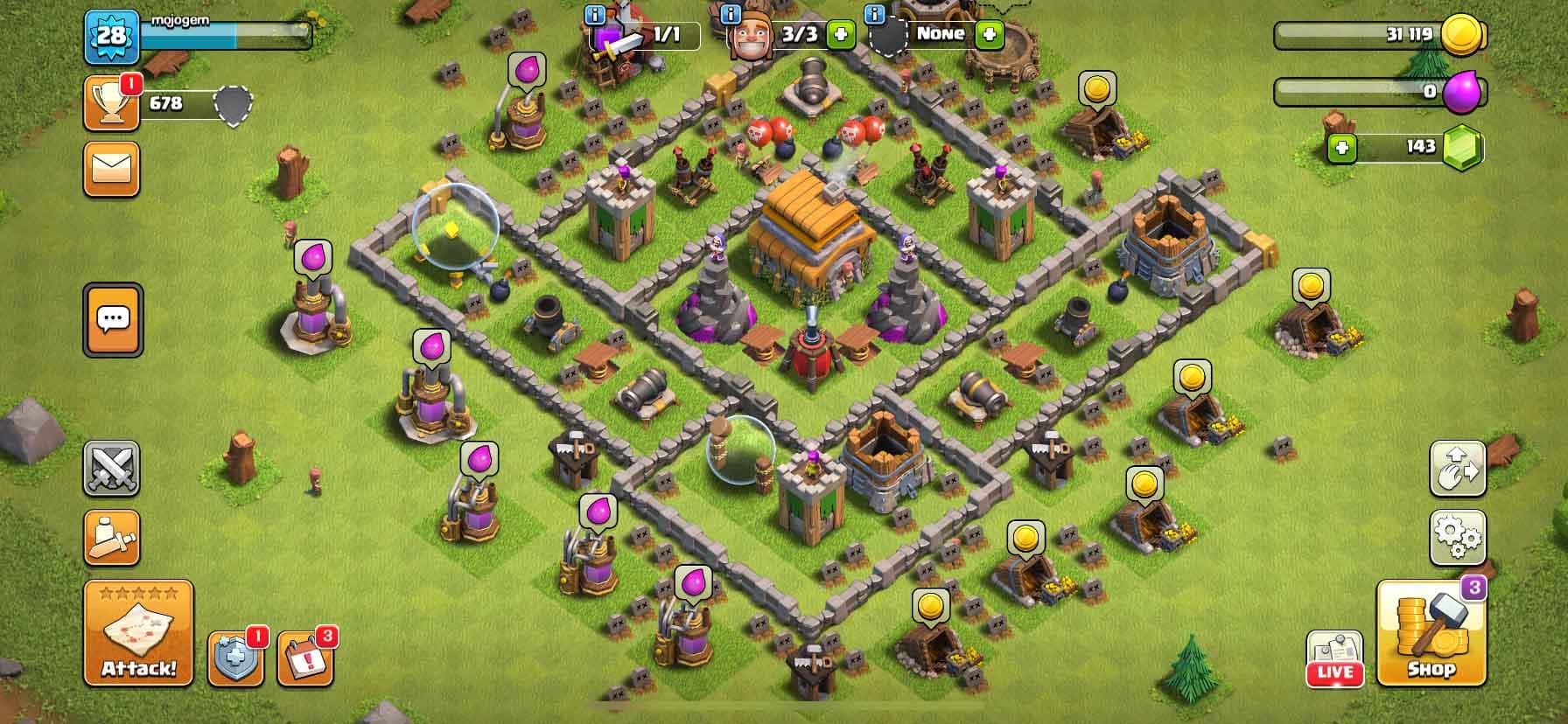Image resolution: width=1568 pixels, height=724 pixels.
Task: Open the chat speech bubble
Action: [113, 320]
